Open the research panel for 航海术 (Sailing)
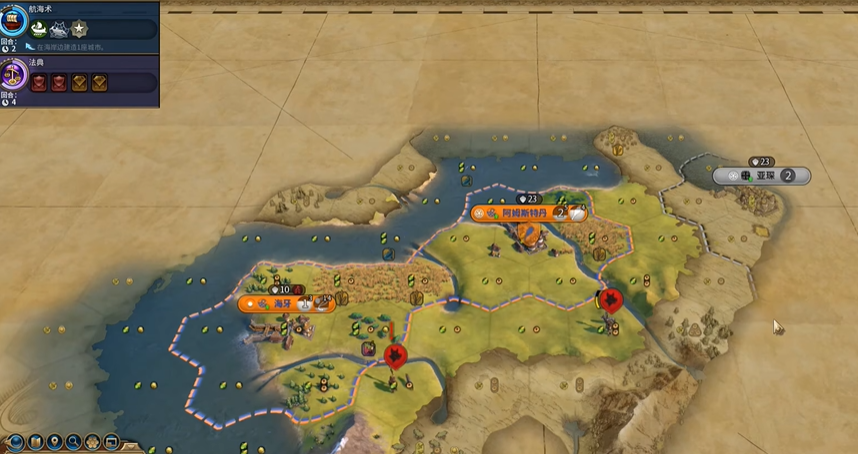858x454 pixels. point(14,20)
